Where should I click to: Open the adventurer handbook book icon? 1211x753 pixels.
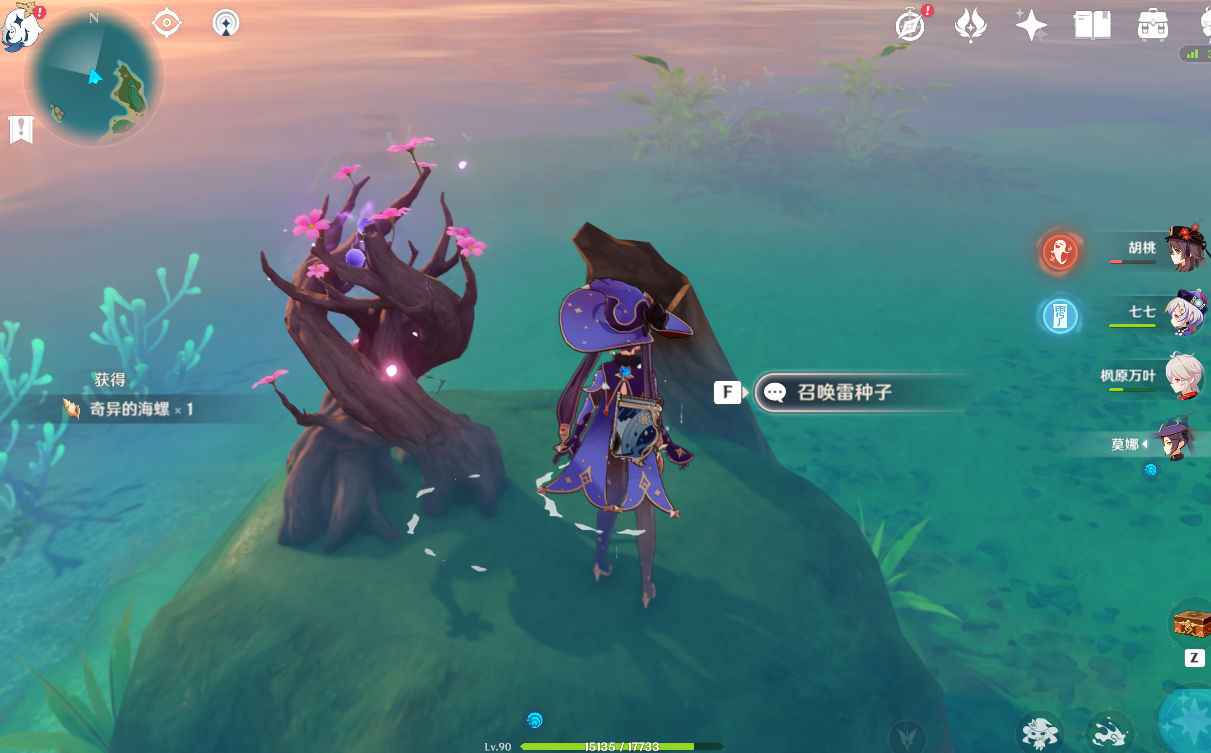(1092, 25)
